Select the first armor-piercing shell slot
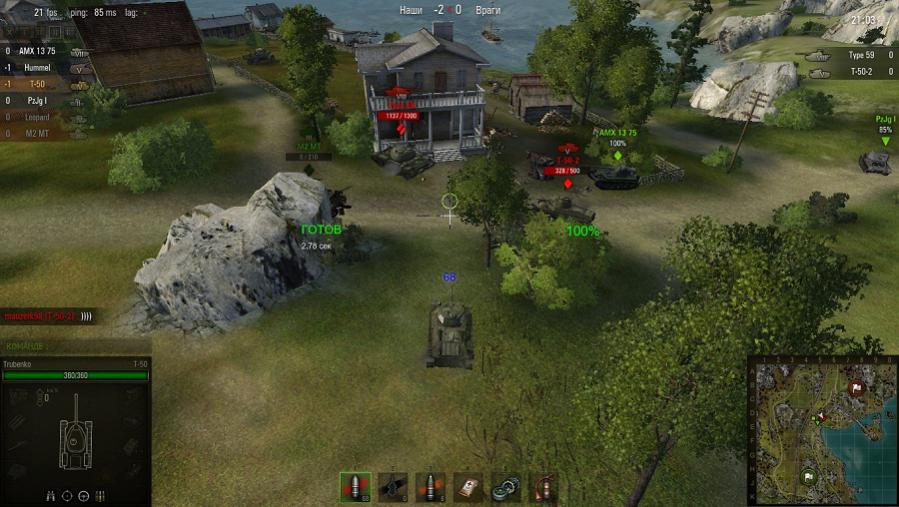 [x=355, y=487]
